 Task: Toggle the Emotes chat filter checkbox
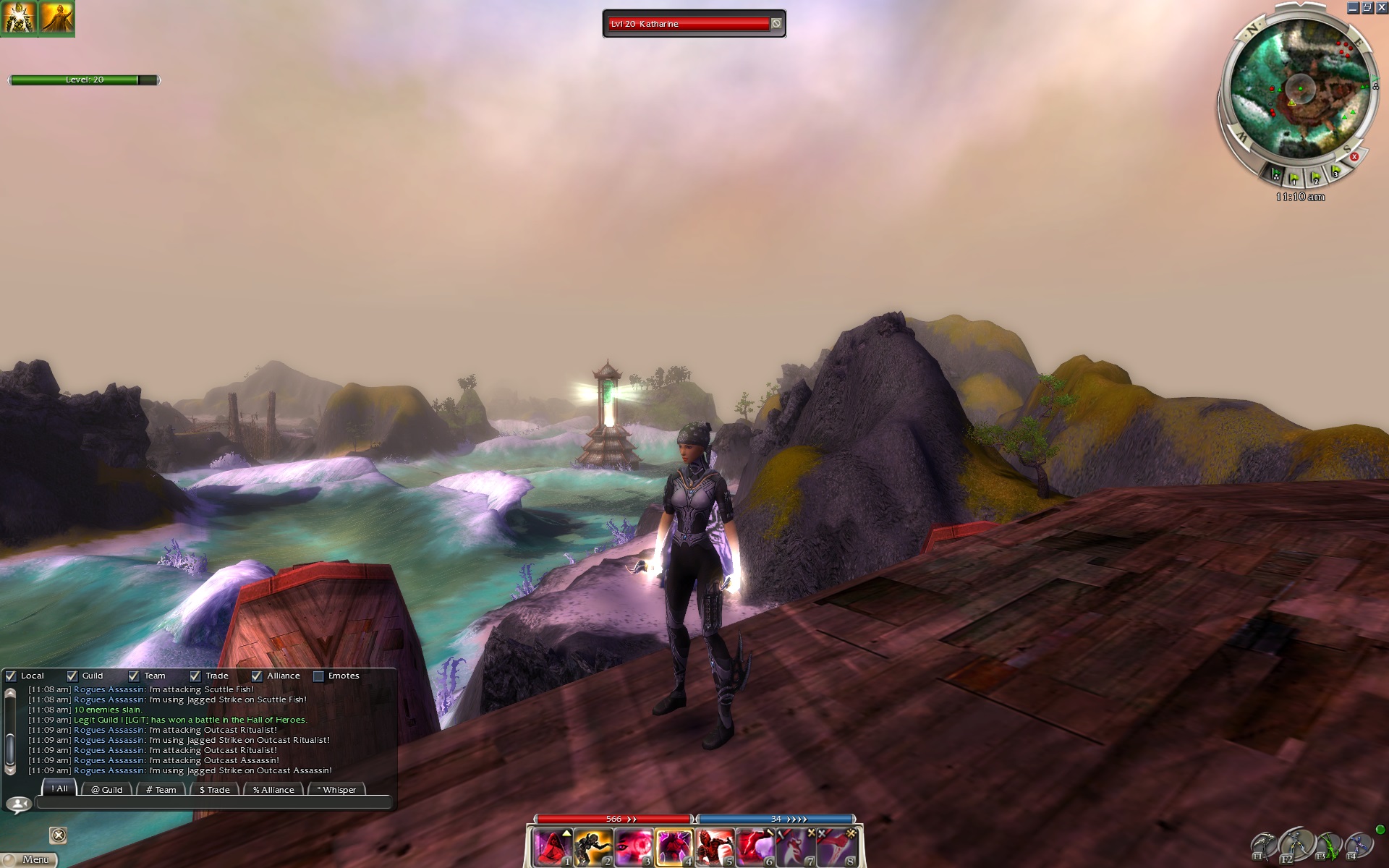[318, 676]
